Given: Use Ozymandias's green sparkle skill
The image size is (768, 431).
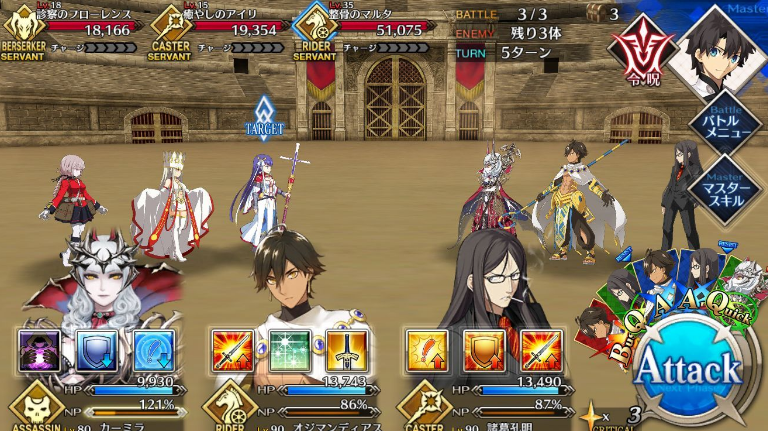Looking at the screenshot, I should [x=290, y=350].
